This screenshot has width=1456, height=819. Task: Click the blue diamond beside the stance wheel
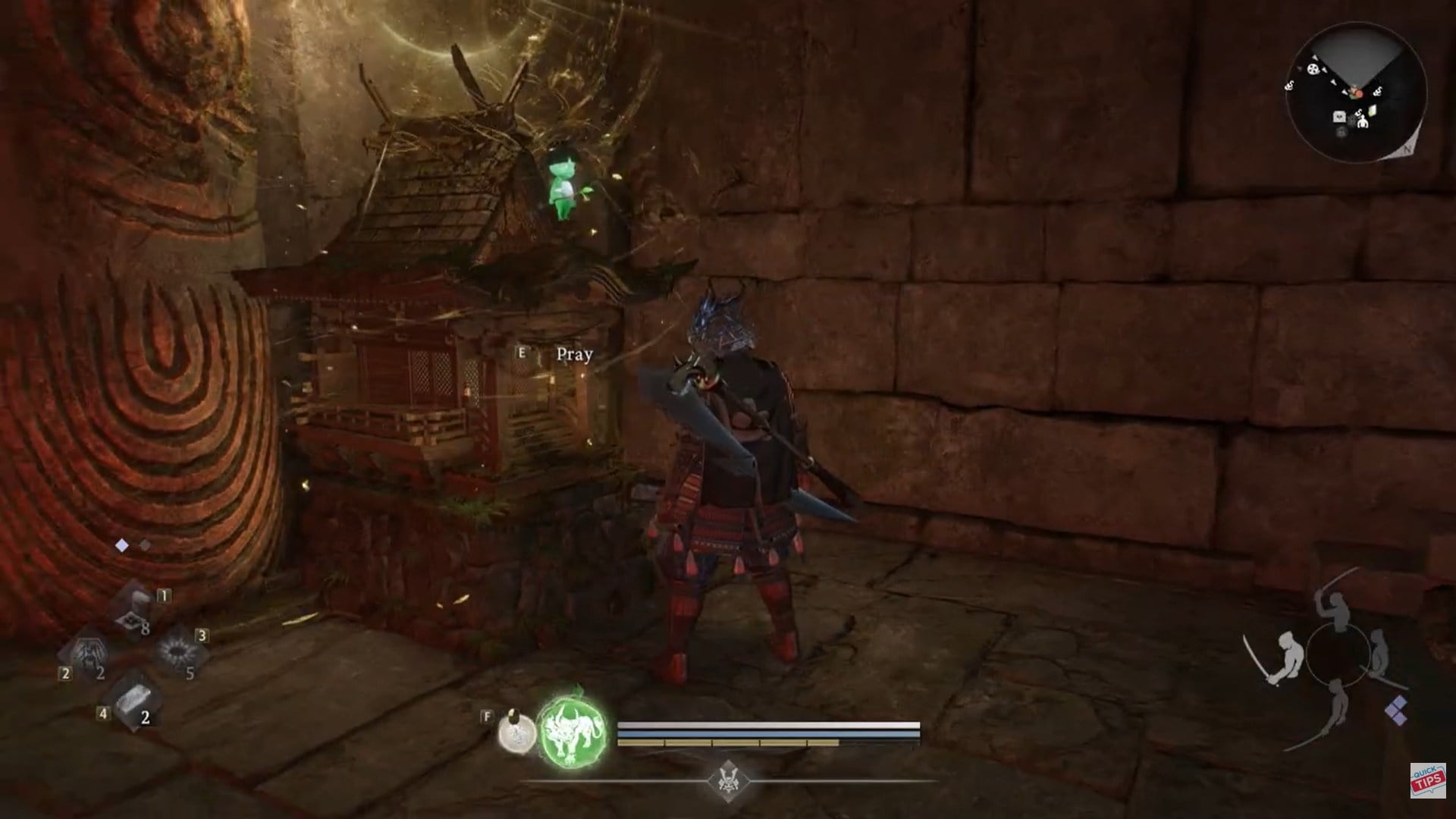click(1396, 709)
